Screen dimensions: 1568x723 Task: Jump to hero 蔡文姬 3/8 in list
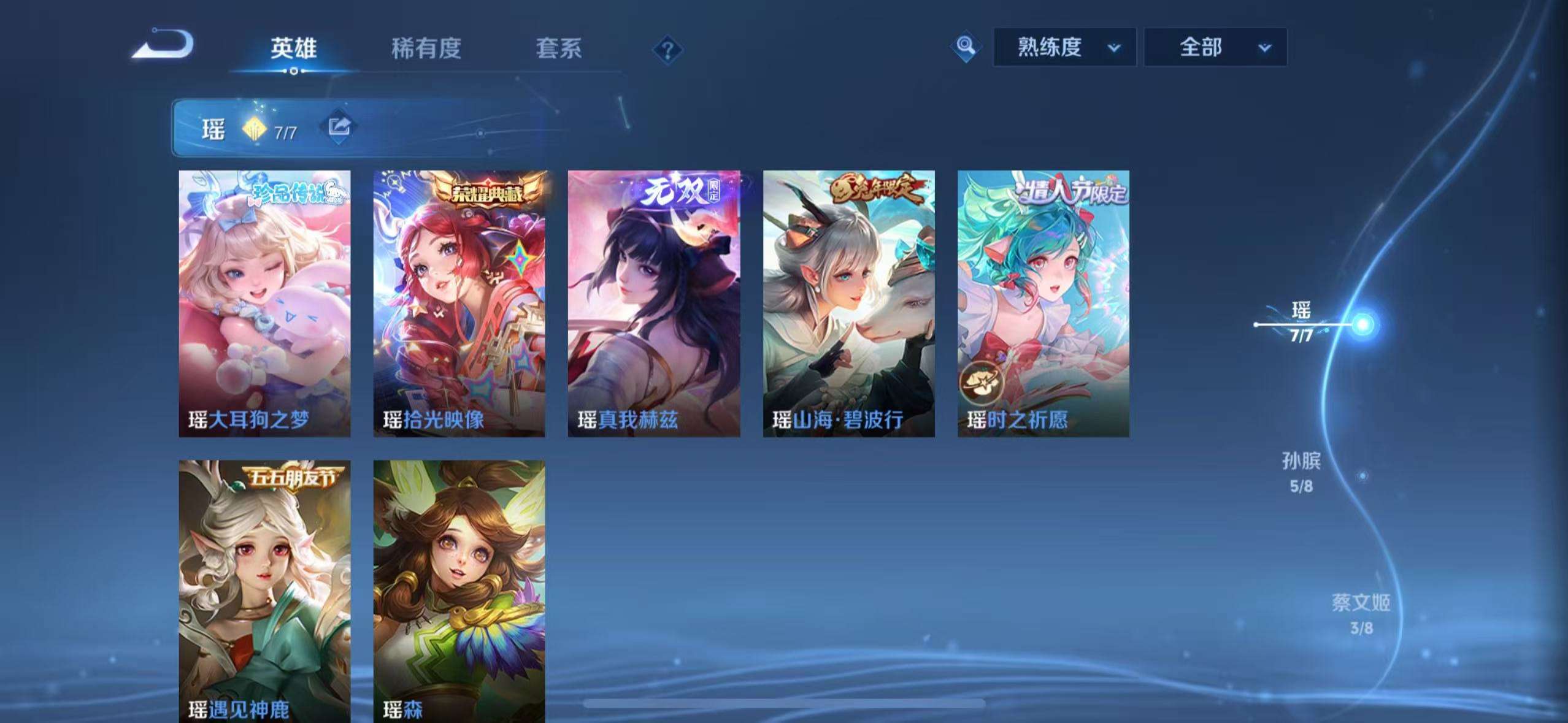(1361, 614)
